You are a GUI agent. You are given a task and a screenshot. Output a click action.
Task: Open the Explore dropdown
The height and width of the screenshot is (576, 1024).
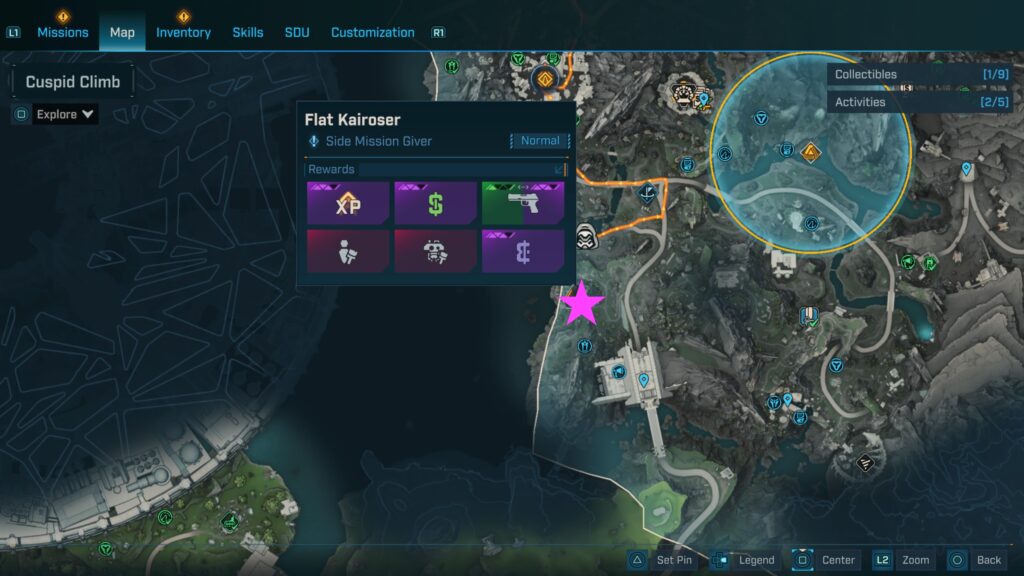pos(66,114)
